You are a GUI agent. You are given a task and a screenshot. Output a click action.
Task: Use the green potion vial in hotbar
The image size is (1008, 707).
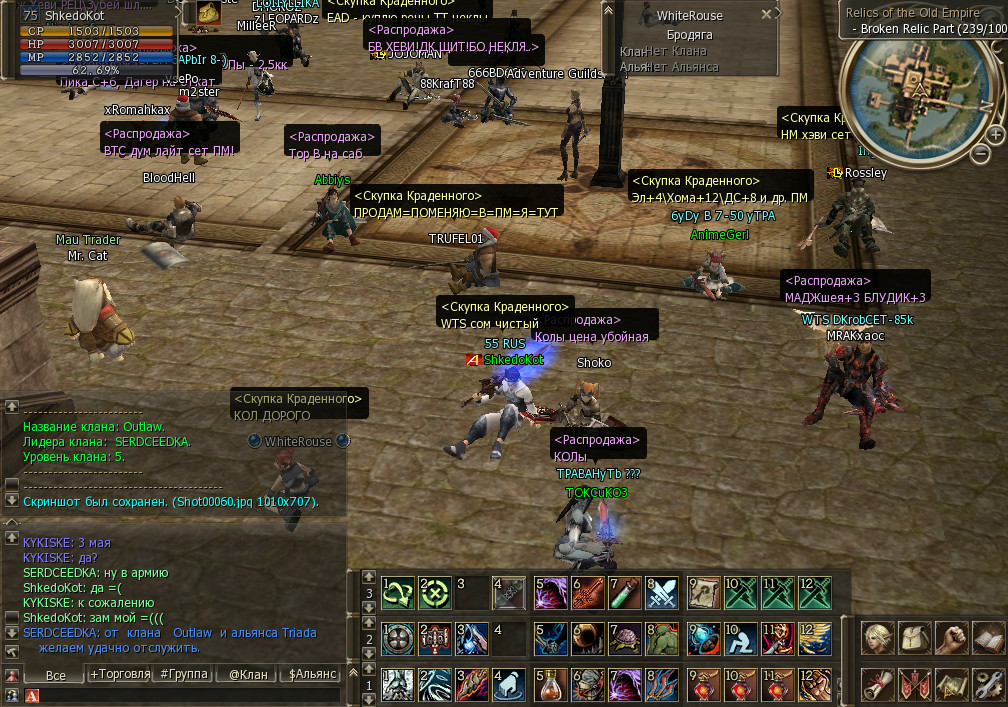point(625,593)
